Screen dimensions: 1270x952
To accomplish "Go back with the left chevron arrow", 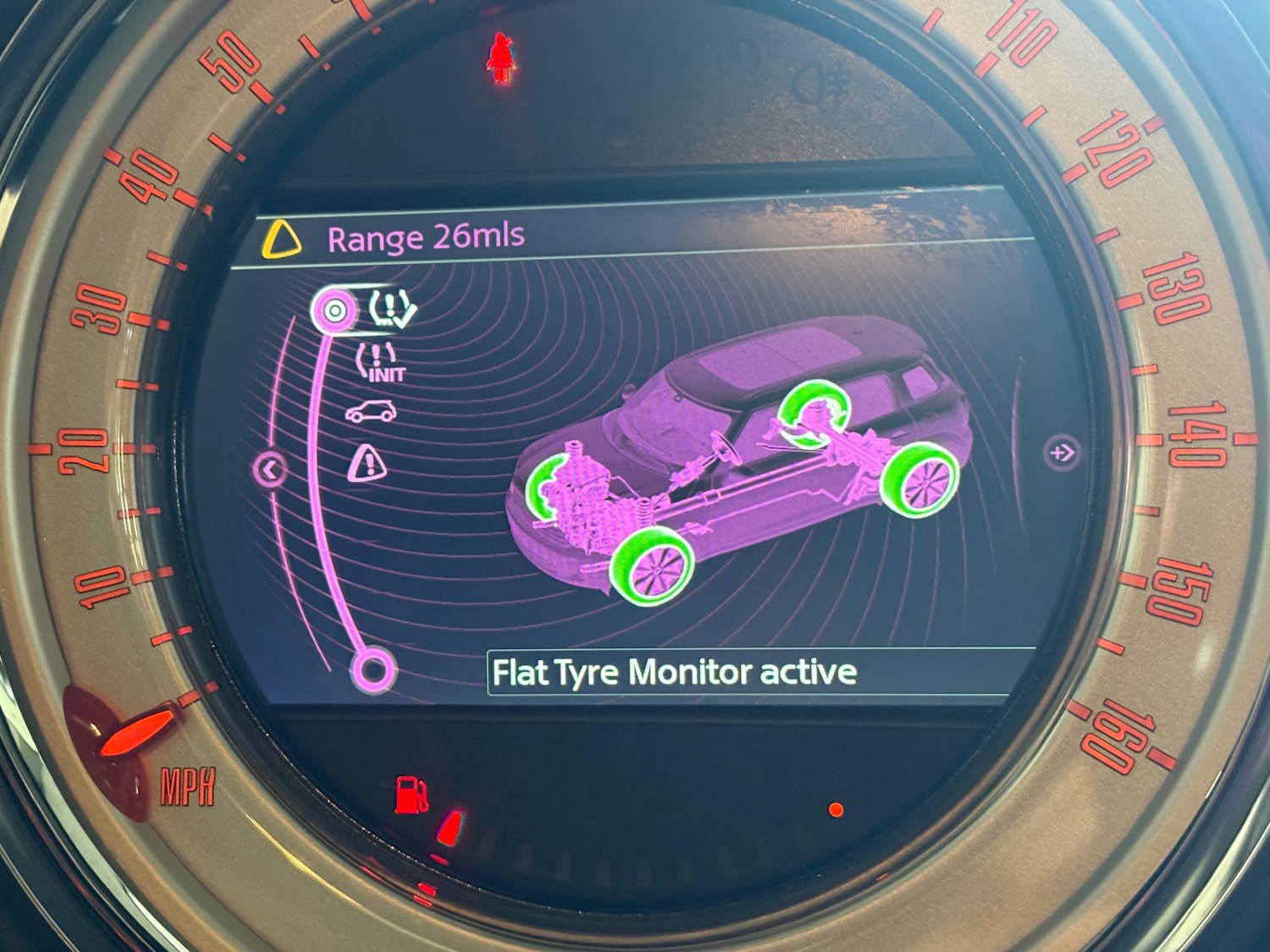I will pyautogui.click(x=270, y=468).
